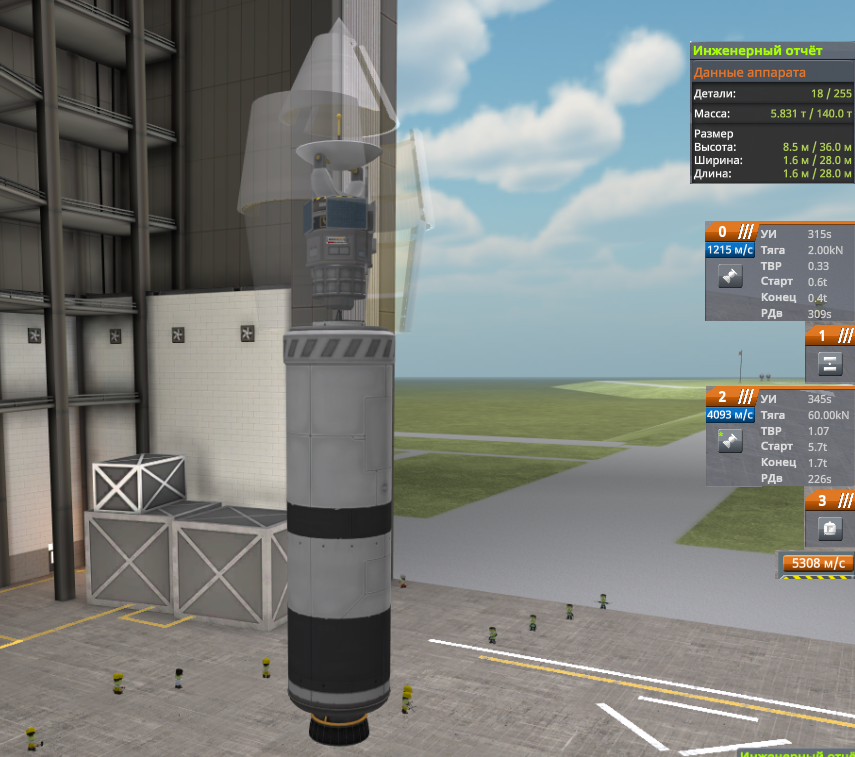The image size is (855, 757).
Task: Toggle the 1215 м/с delta-v display
Action: tap(731, 250)
